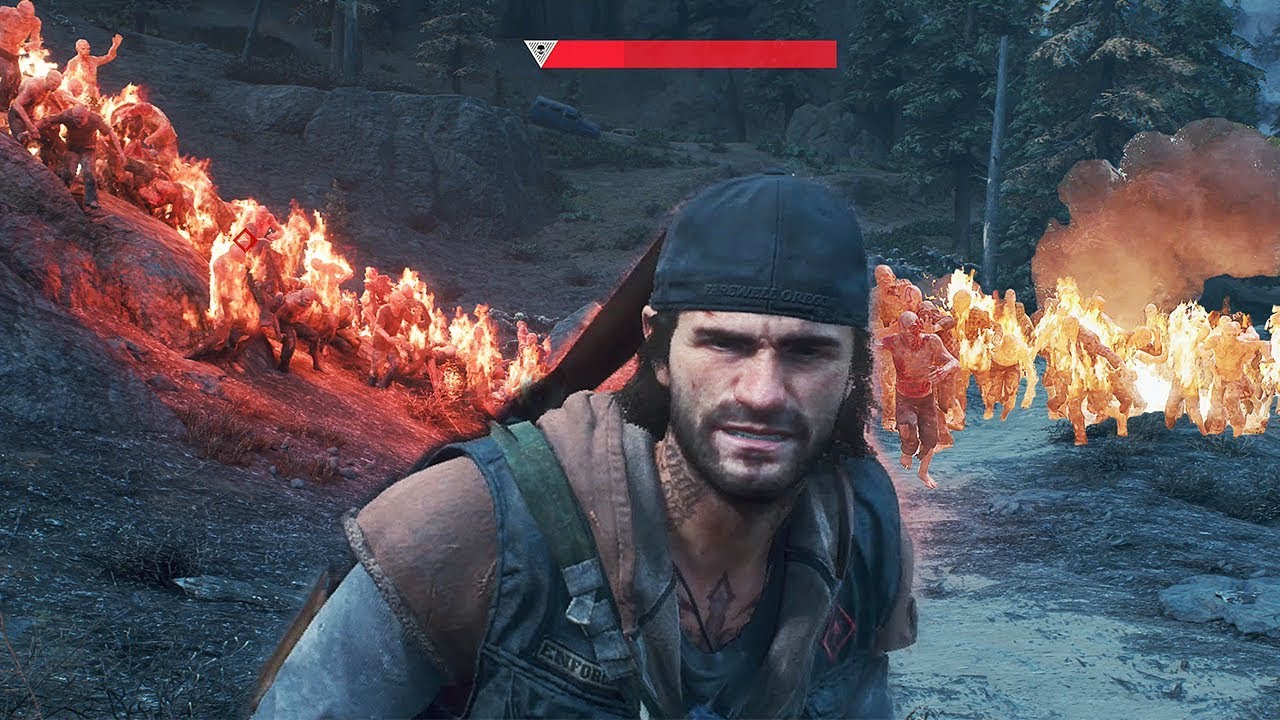Click the horde skull indicator beside the health bar
This screenshot has height=720, width=1280.
(x=540, y=48)
